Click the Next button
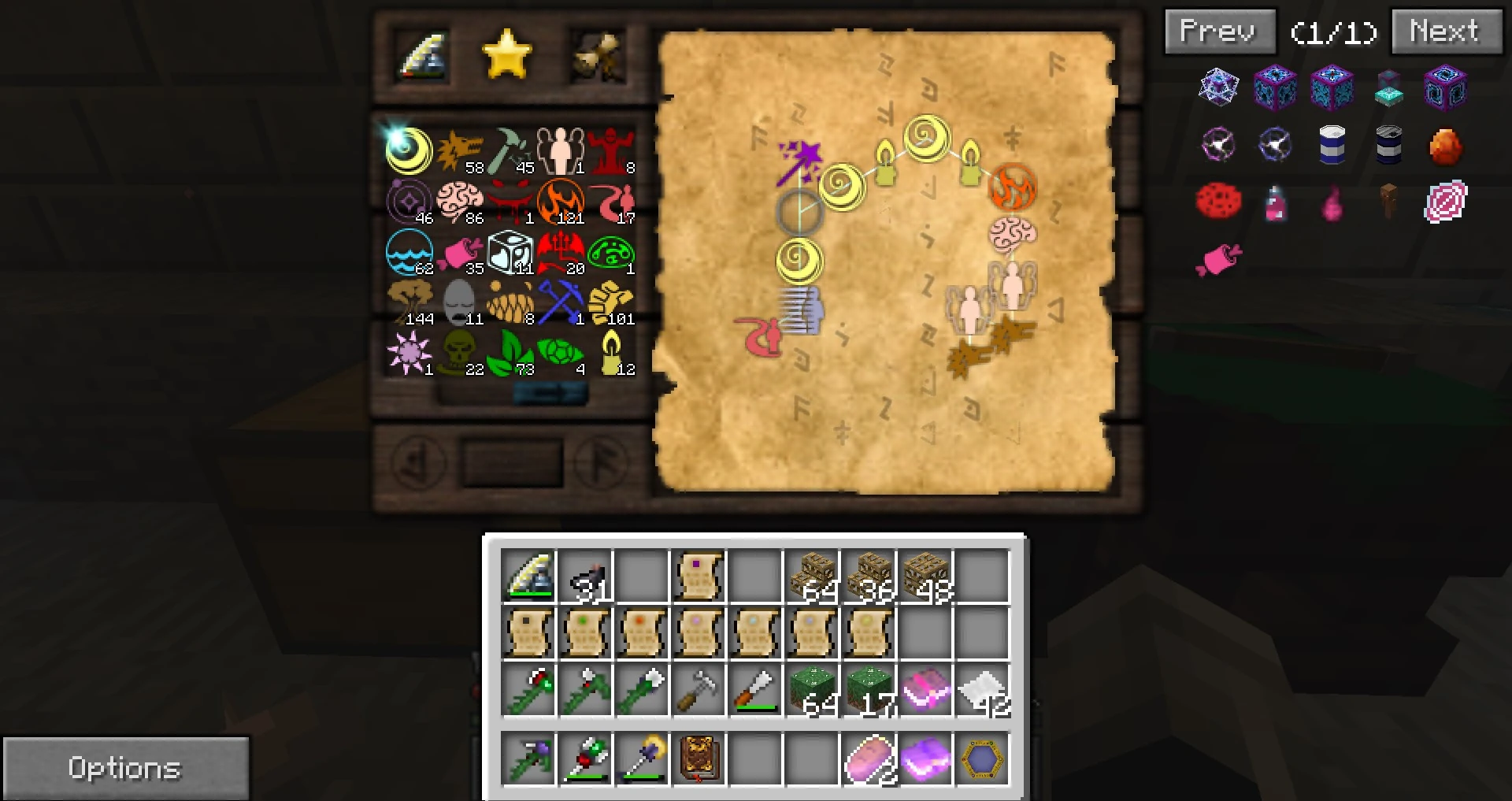The height and width of the screenshot is (801, 1512). tap(1446, 32)
